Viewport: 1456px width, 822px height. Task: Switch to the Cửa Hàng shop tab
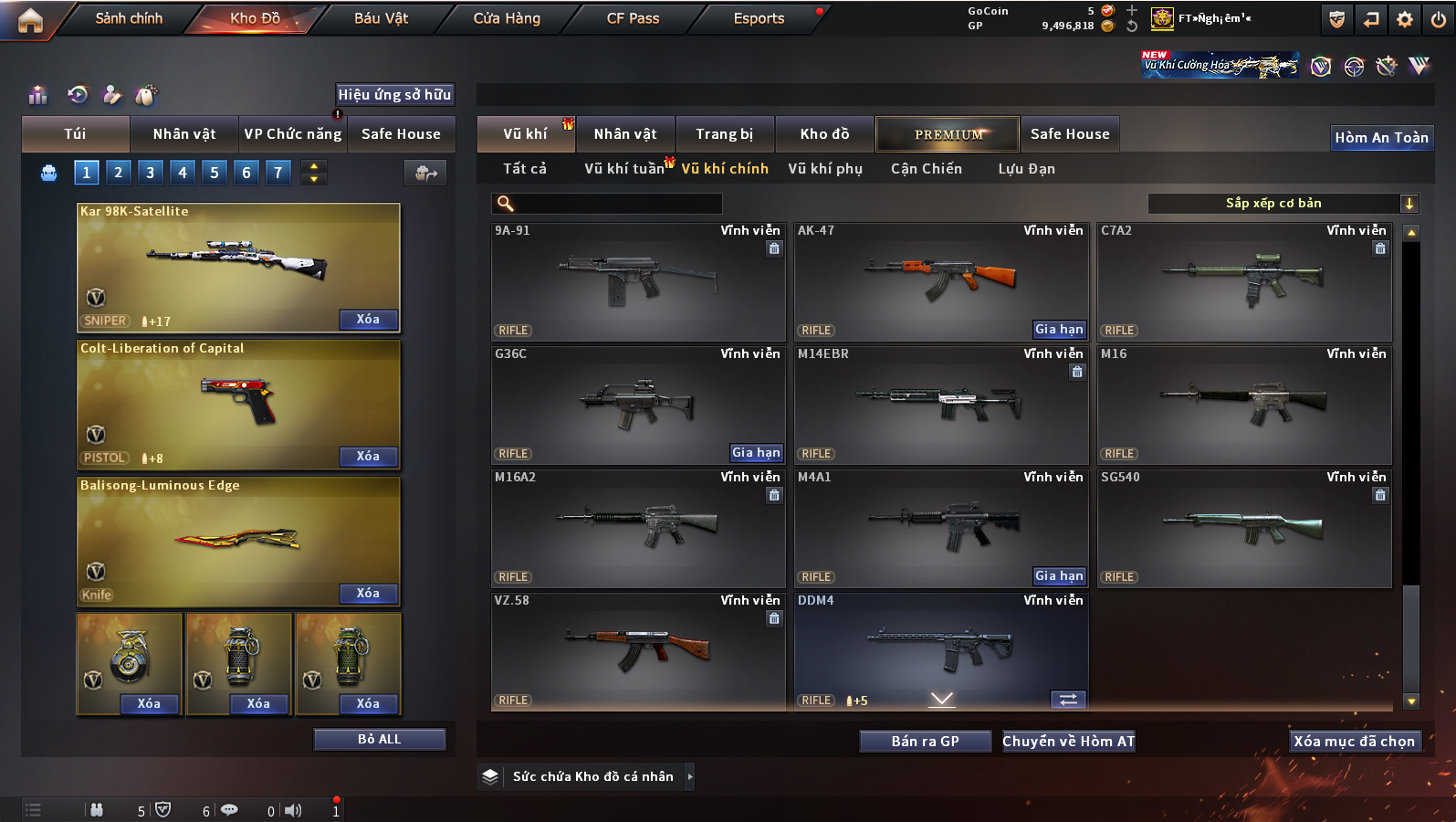507,18
